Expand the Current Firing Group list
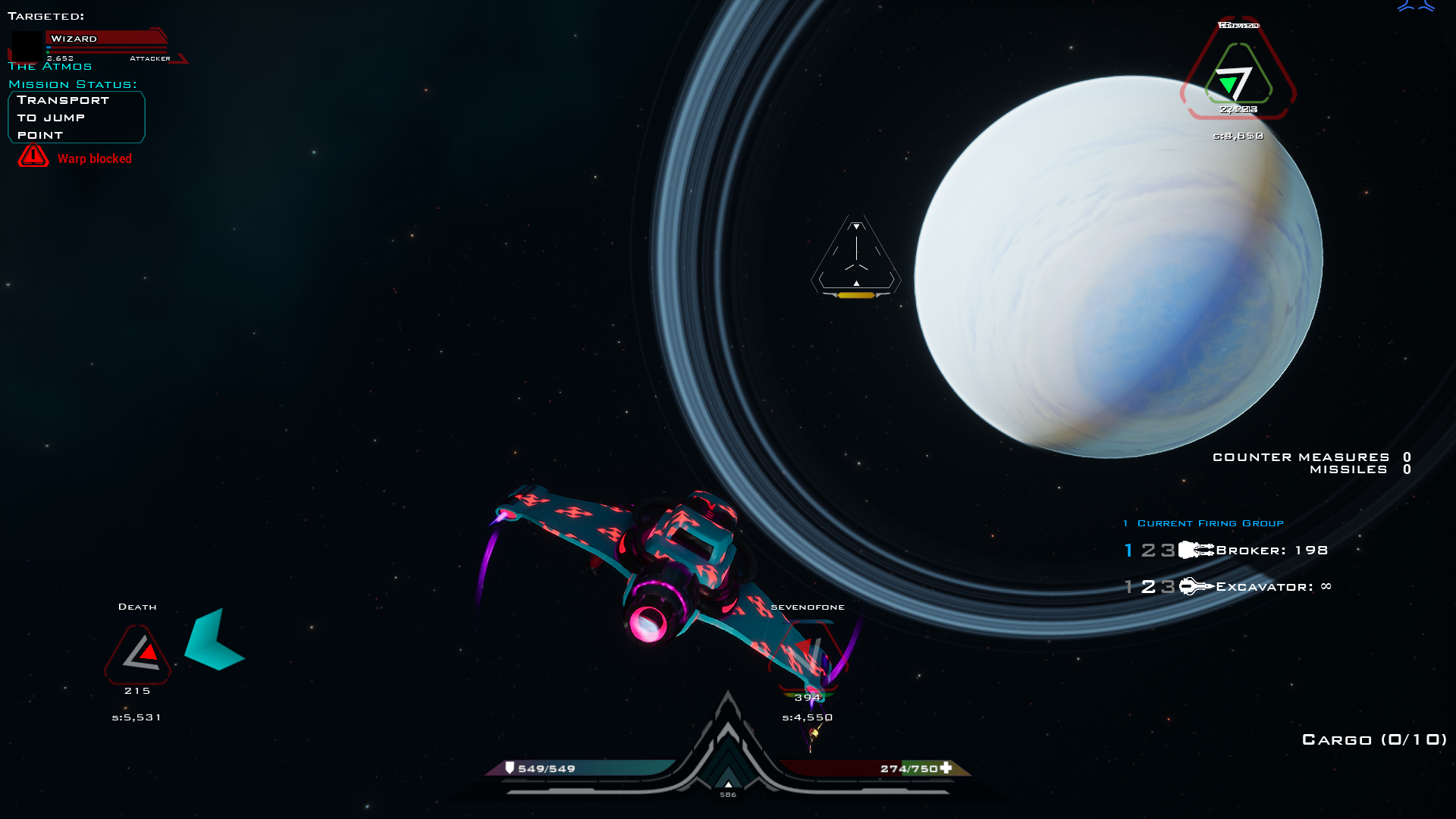Image resolution: width=1456 pixels, height=819 pixels. (1209, 522)
